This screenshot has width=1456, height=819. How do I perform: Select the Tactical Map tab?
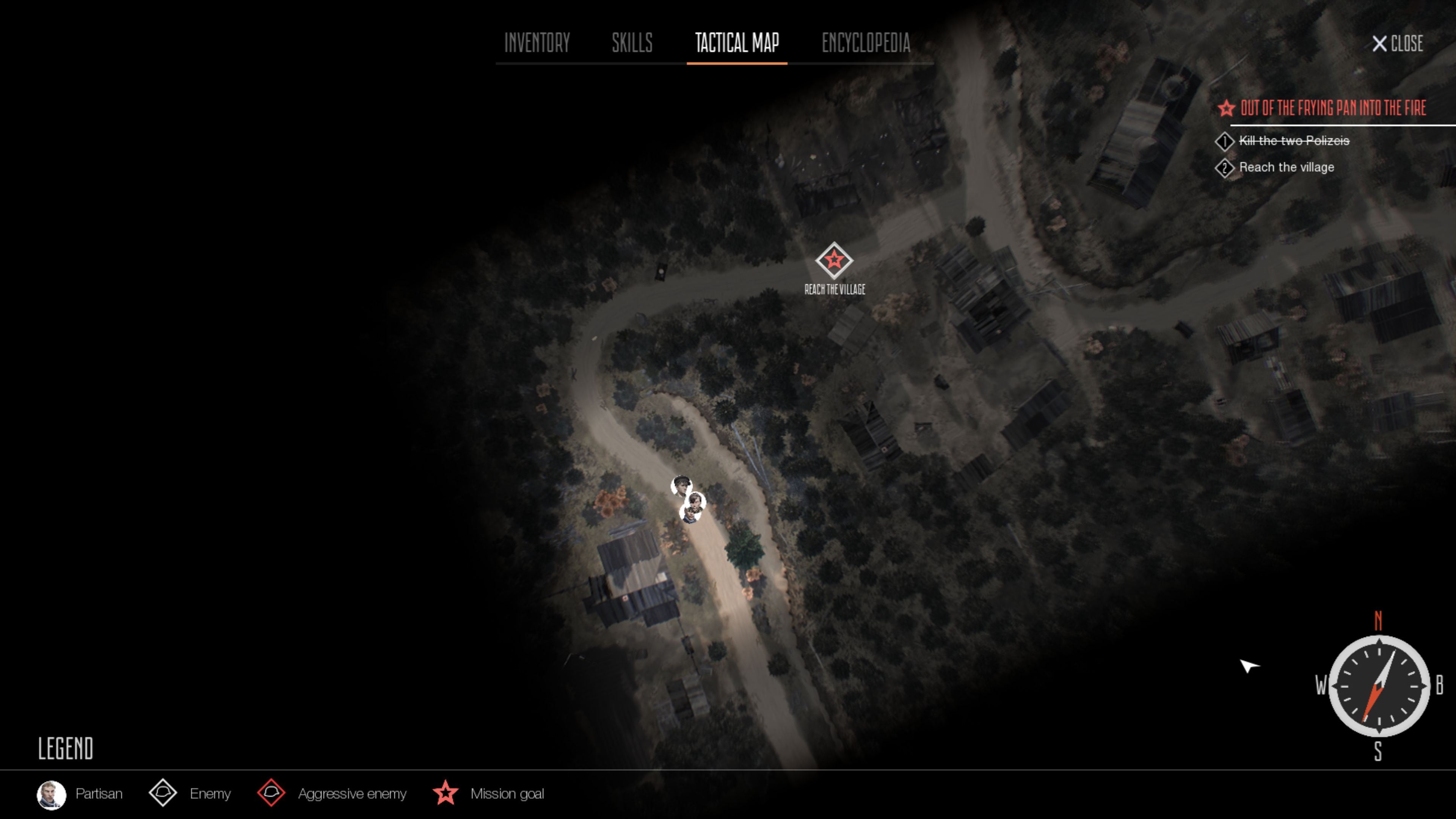736,43
